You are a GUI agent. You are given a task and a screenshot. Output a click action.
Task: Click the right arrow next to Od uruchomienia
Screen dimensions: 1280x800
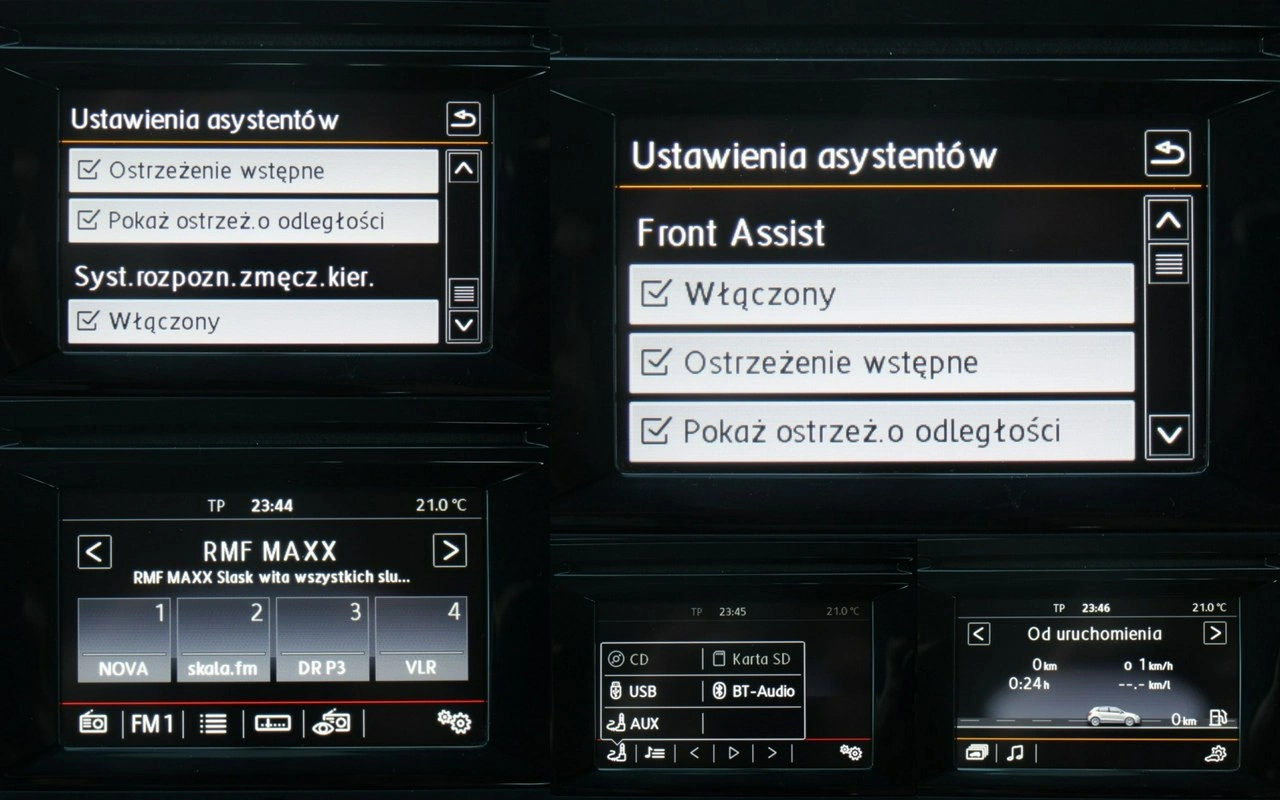coord(1214,633)
